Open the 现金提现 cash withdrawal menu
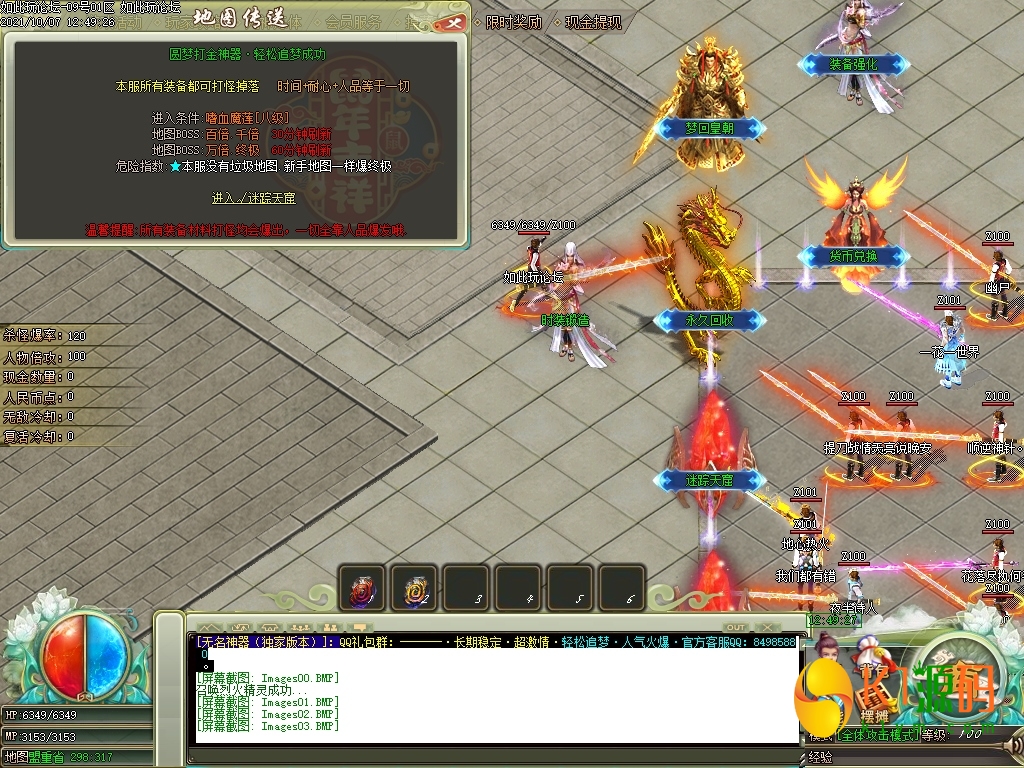Viewport: 1024px width, 768px height. pyautogui.click(x=592, y=22)
